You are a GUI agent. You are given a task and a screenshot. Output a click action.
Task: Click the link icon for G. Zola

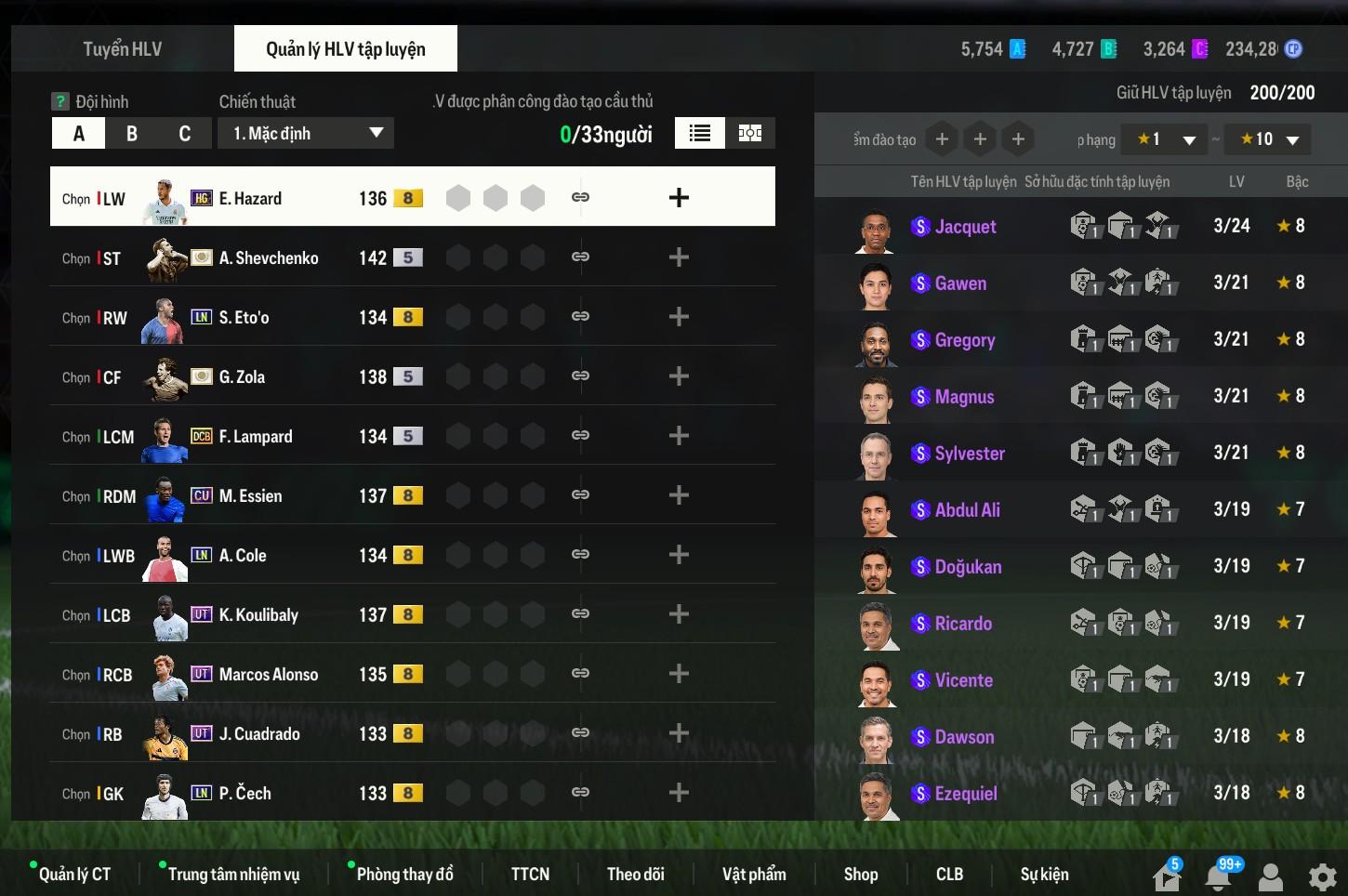pos(580,376)
